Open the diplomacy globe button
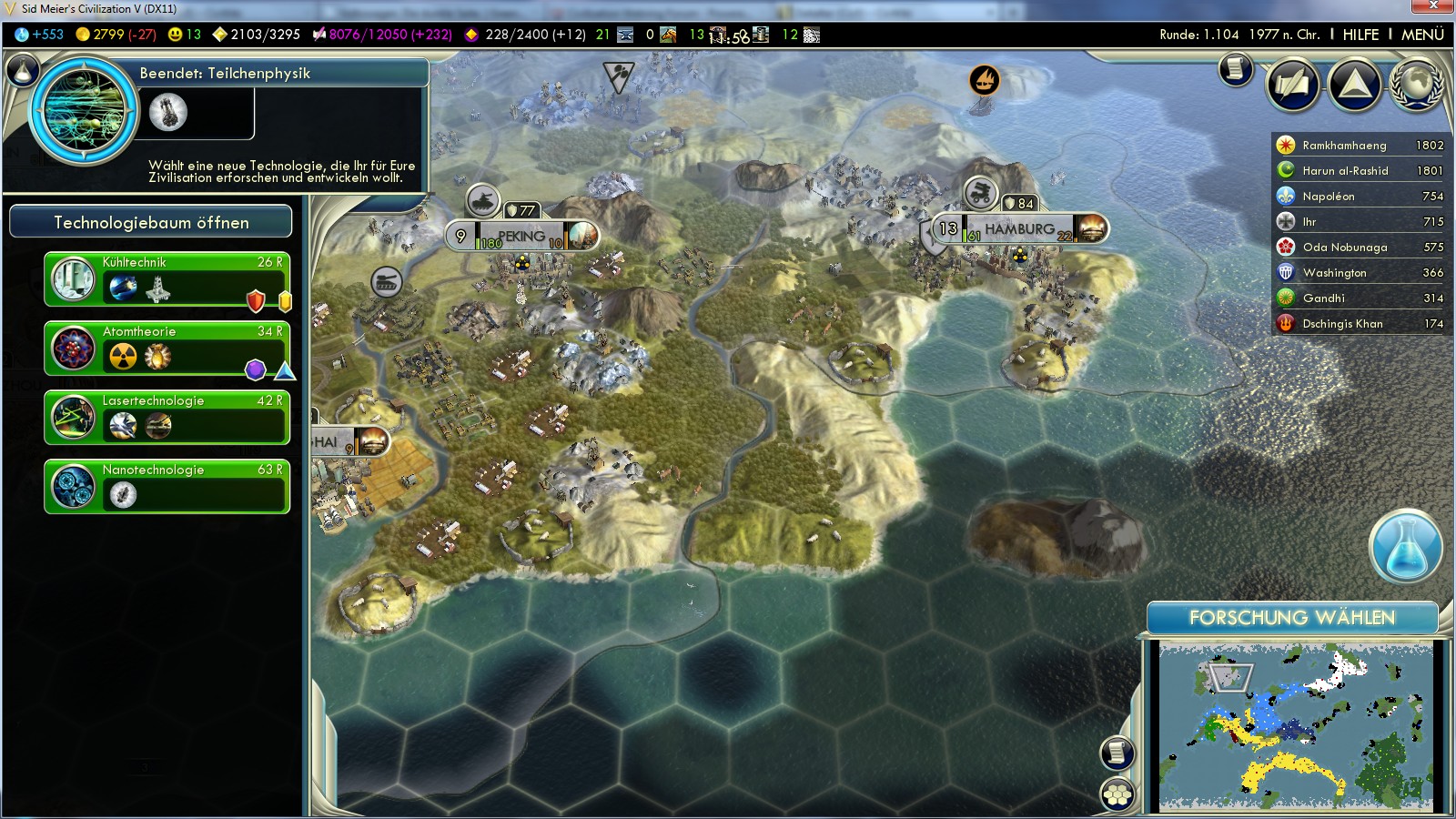Viewport: 1456px width, 819px height. pyautogui.click(x=1417, y=85)
